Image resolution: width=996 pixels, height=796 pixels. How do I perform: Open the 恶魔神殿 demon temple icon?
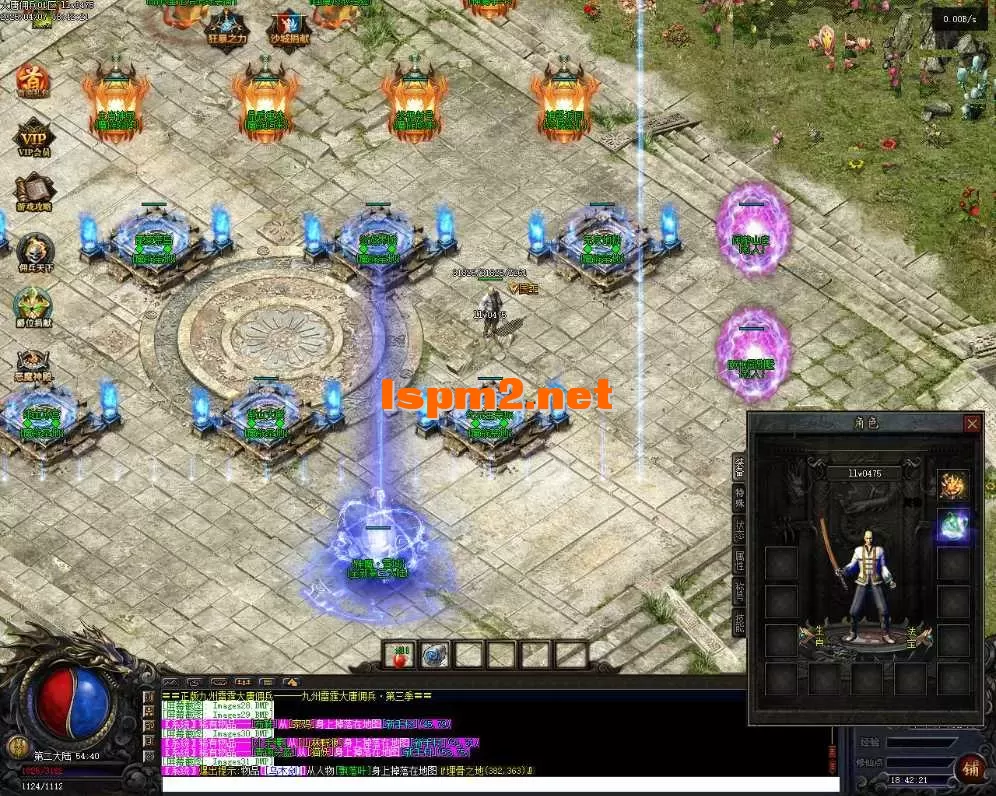click(x=33, y=364)
